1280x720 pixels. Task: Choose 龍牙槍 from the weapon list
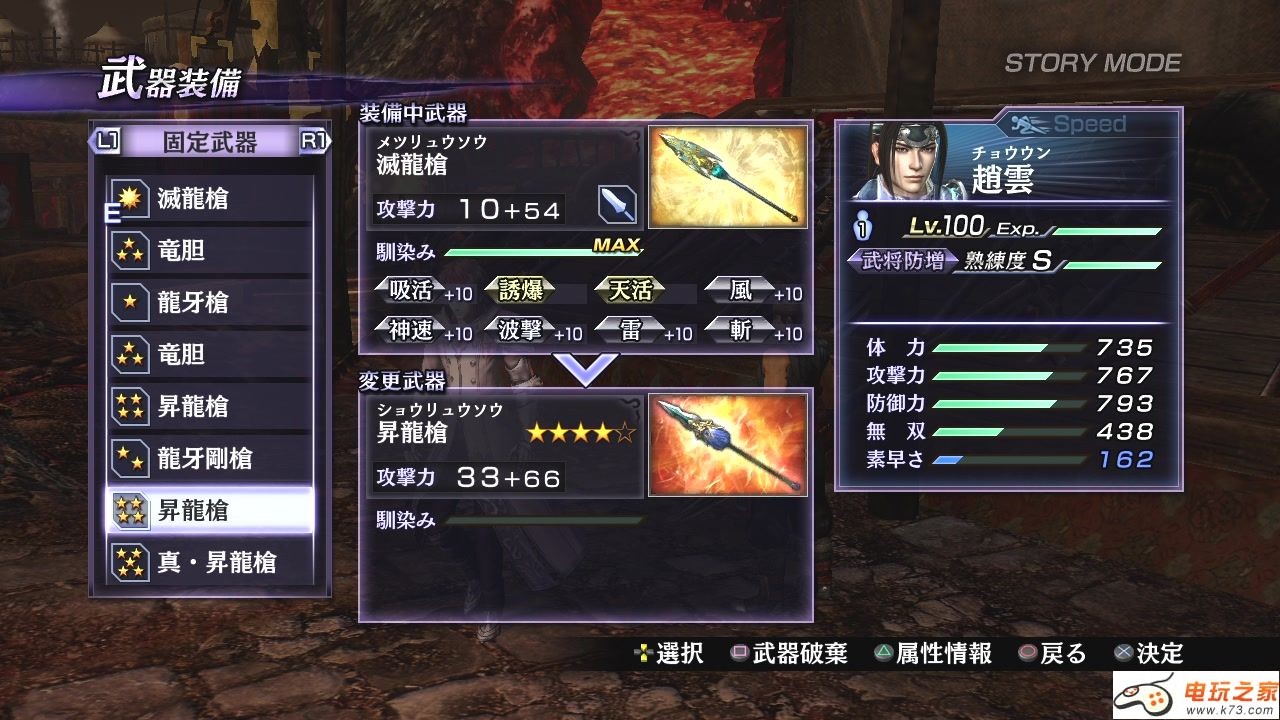(x=210, y=303)
